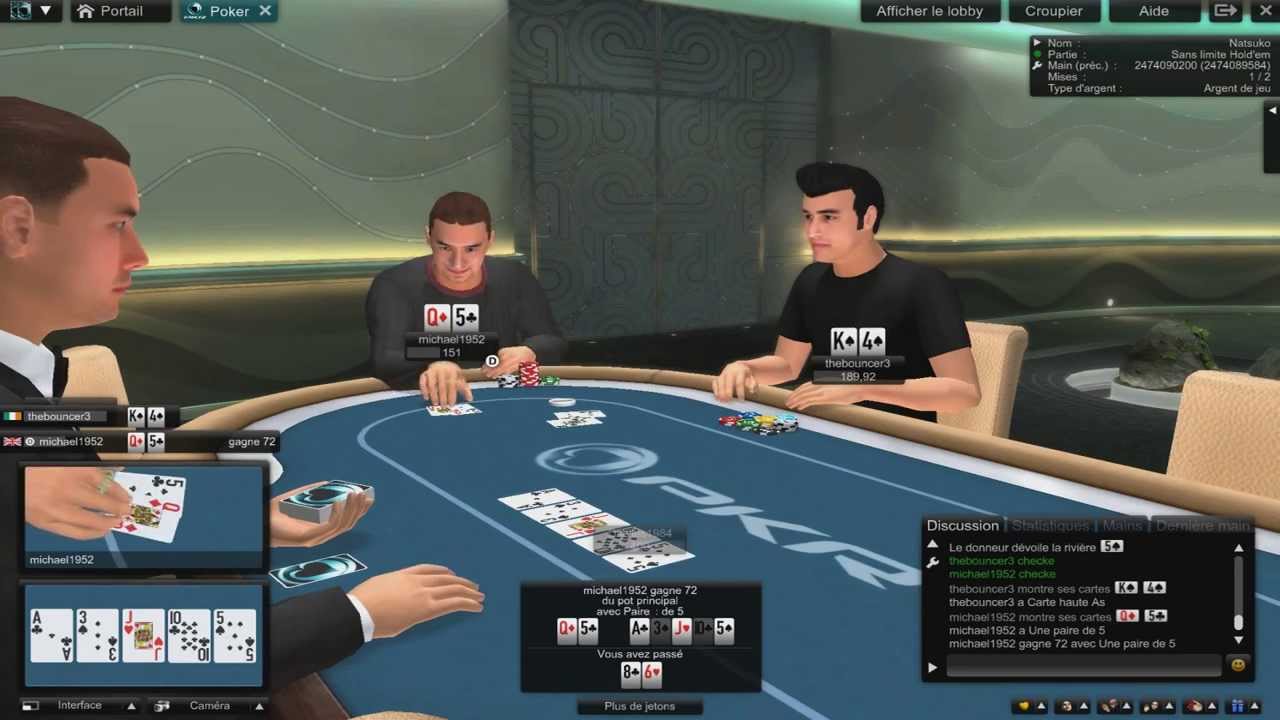Open the emoticon picker in chat
The height and width of the screenshot is (720, 1280).
coord(1239,664)
